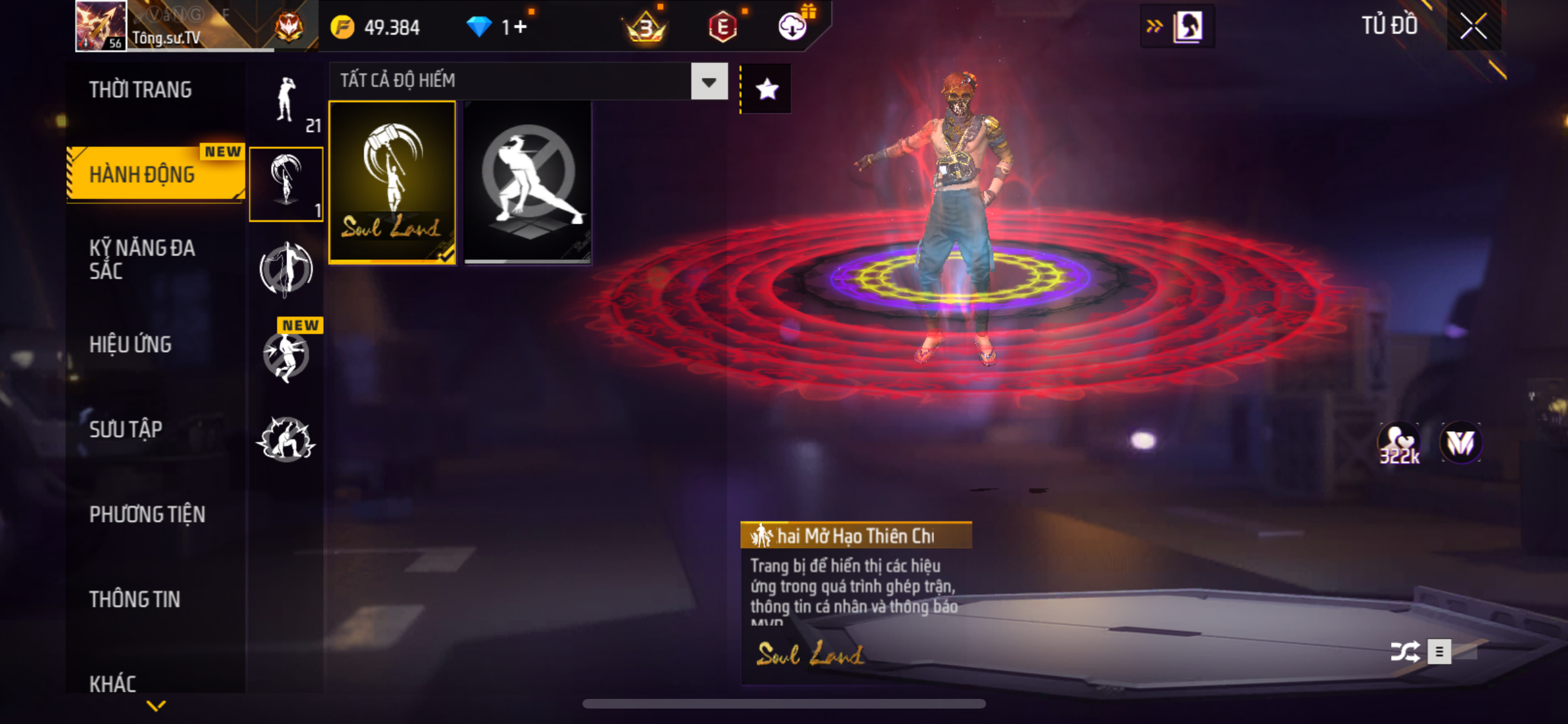Toggle the star favorites filter
The image size is (1568, 724).
point(767,89)
